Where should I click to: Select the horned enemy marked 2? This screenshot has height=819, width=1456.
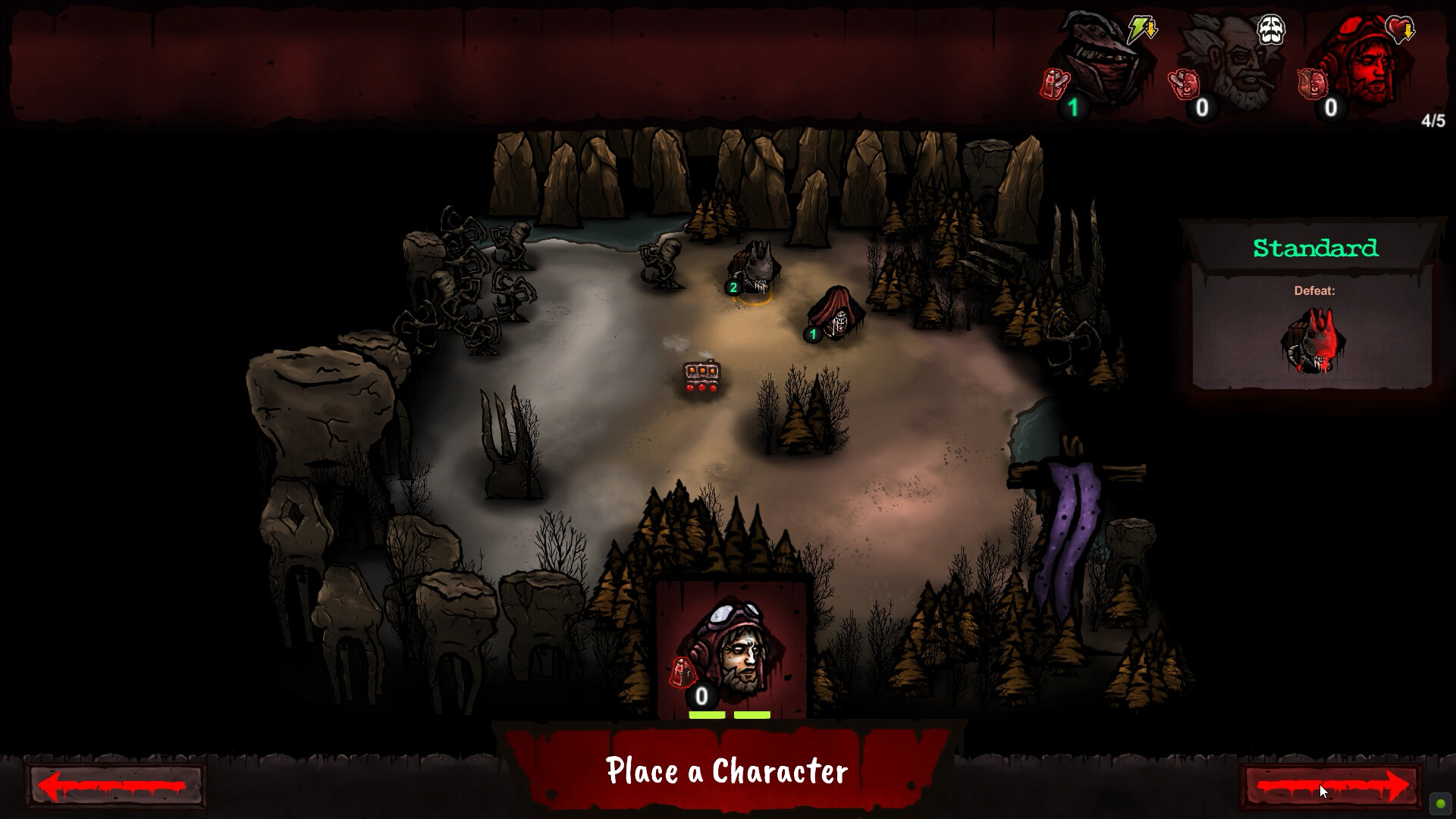[755, 269]
